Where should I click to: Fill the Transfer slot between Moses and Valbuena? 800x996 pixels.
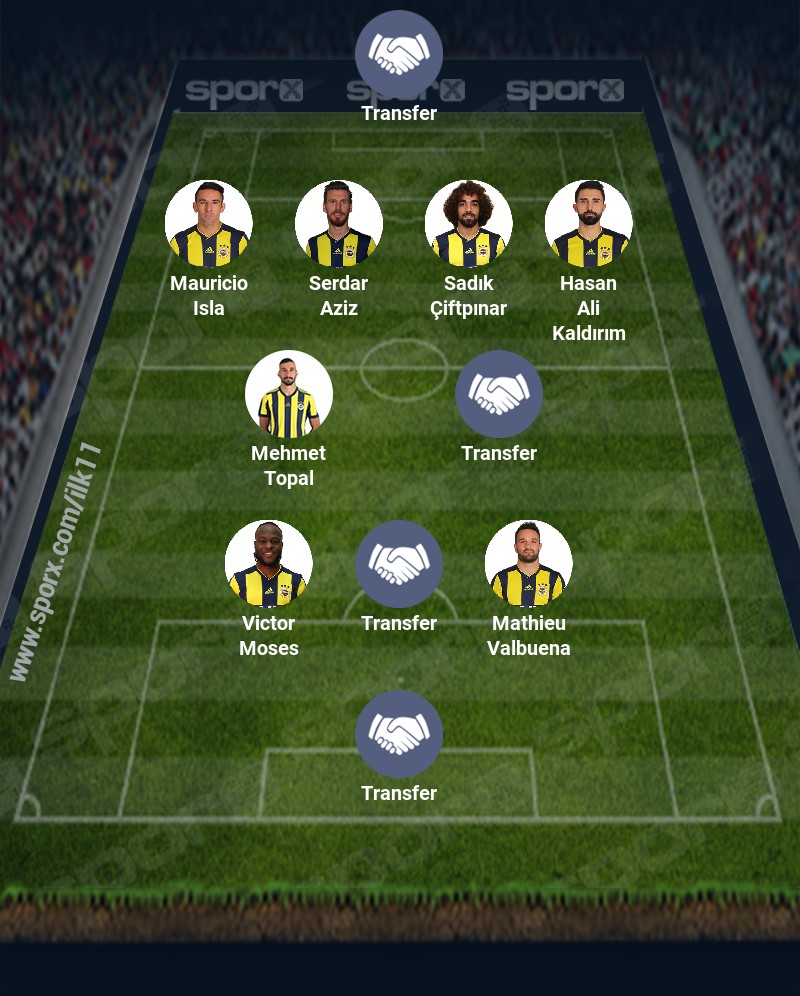click(399, 564)
